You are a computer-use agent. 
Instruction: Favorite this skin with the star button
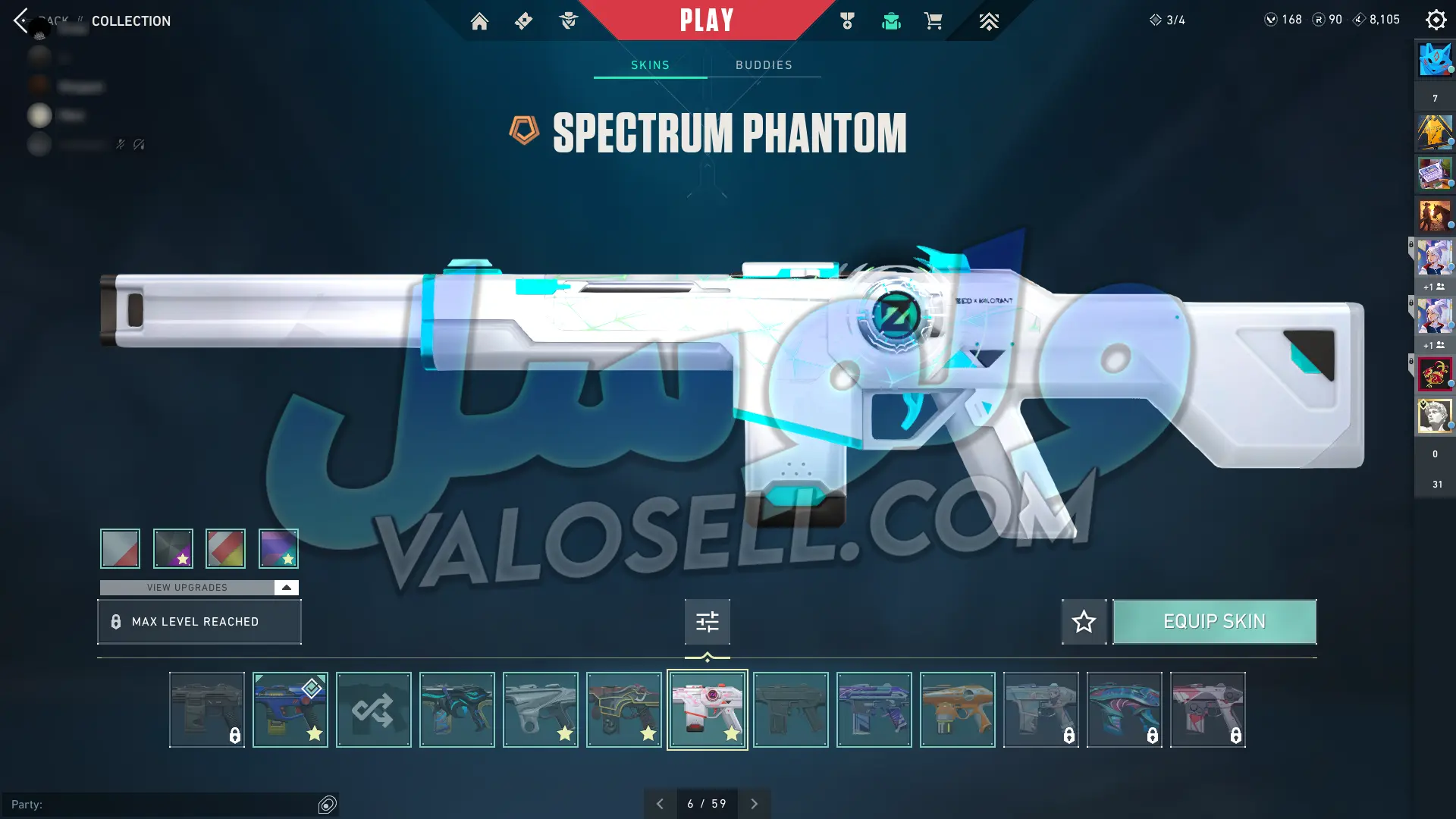pyautogui.click(x=1084, y=622)
